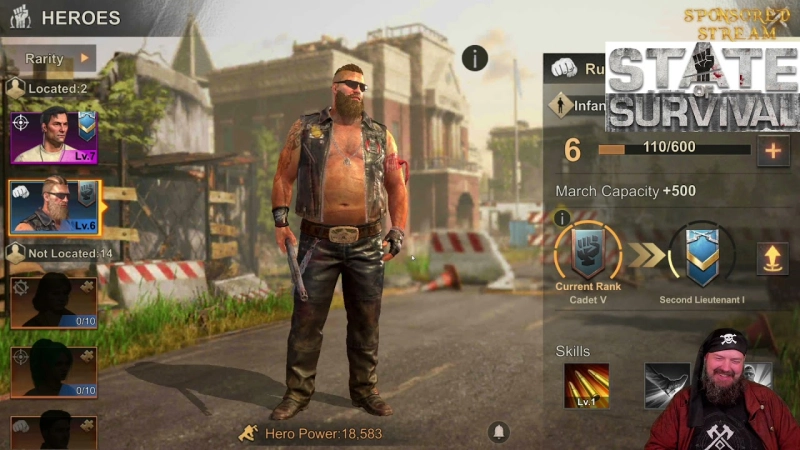View the Current Rank Cadet V badge

(x=589, y=252)
